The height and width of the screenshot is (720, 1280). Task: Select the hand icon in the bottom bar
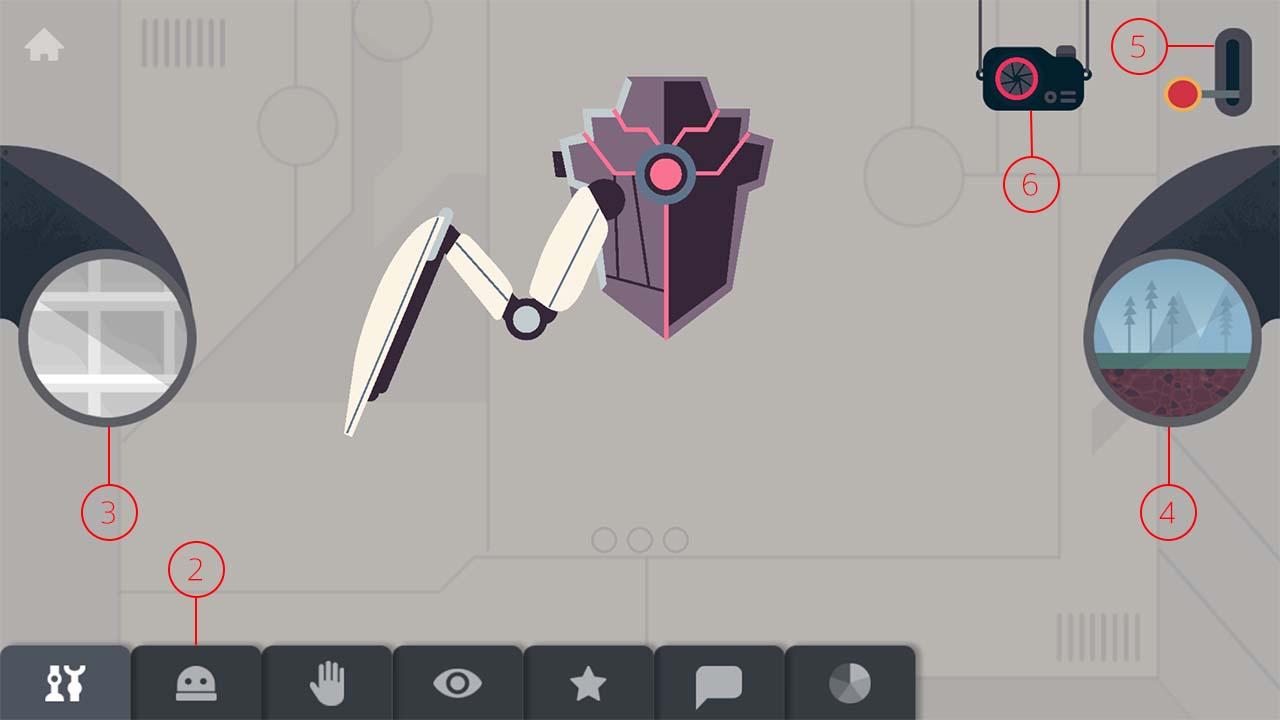click(x=327, y=684)
